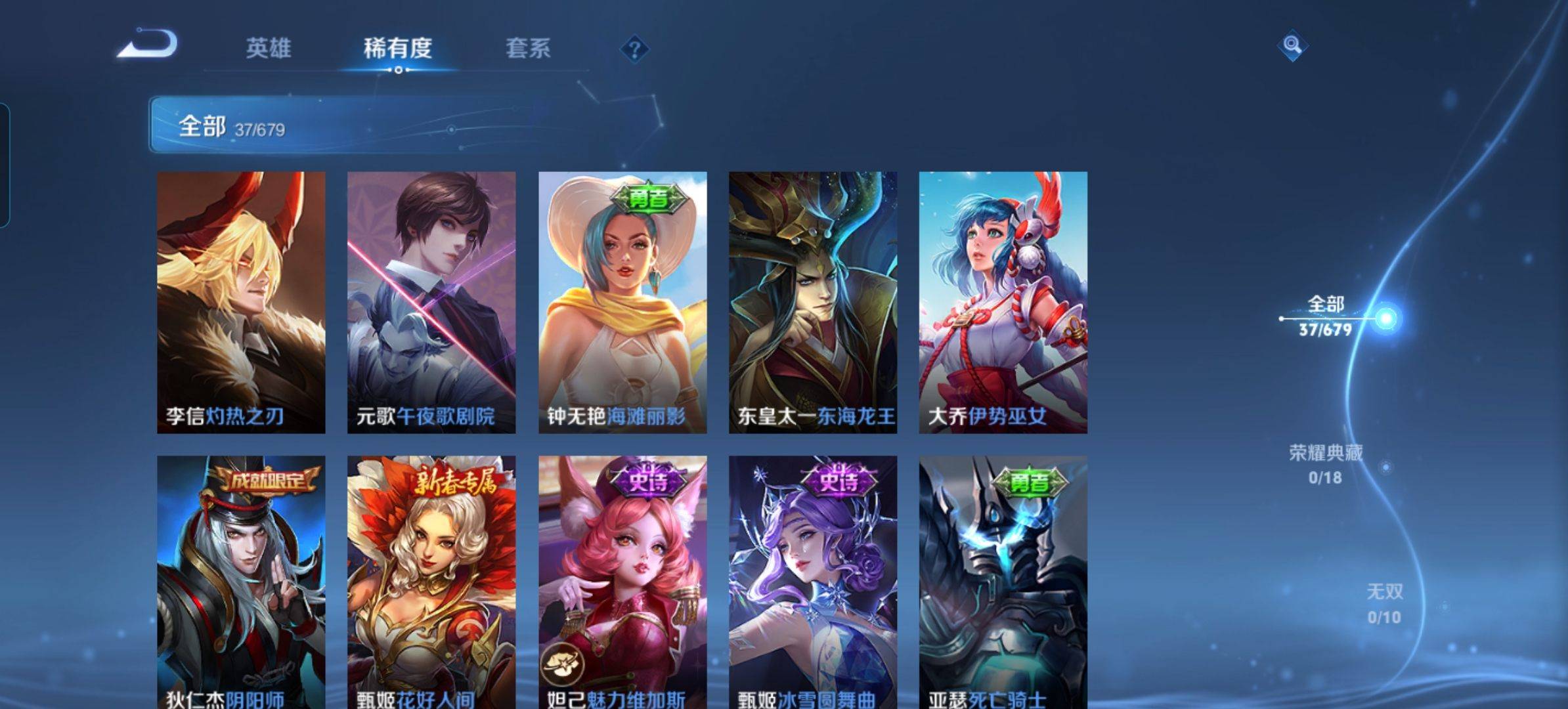1568x709 pixels.
Task: Open 钟无艳 海滩丽影 skin card
Action: [622, 302]
